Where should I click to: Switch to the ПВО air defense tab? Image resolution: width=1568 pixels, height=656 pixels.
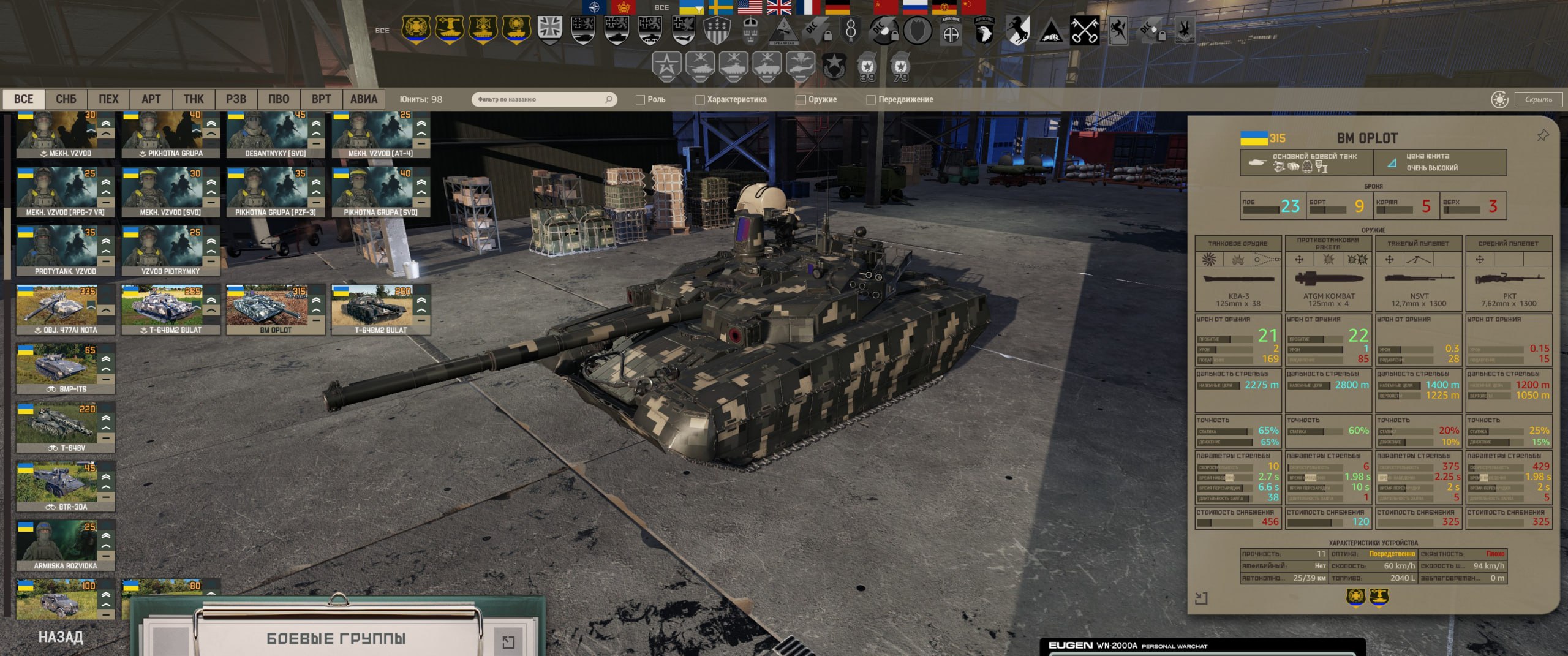point(279,99)
